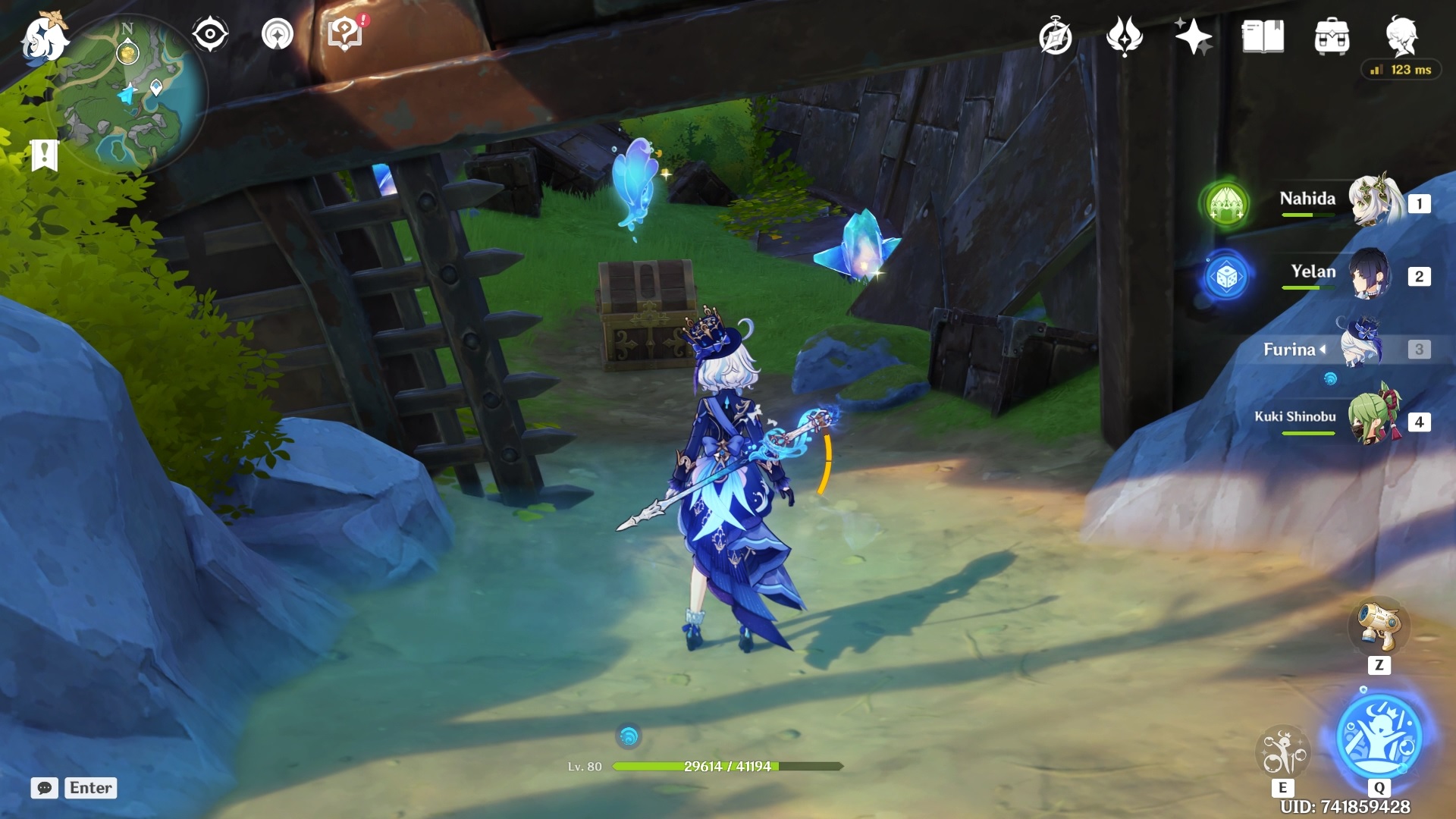Viewport: 1456px width, 819px height.
Task: Open the Character screen silhouette icon
Action: (x=1401, y=36)
